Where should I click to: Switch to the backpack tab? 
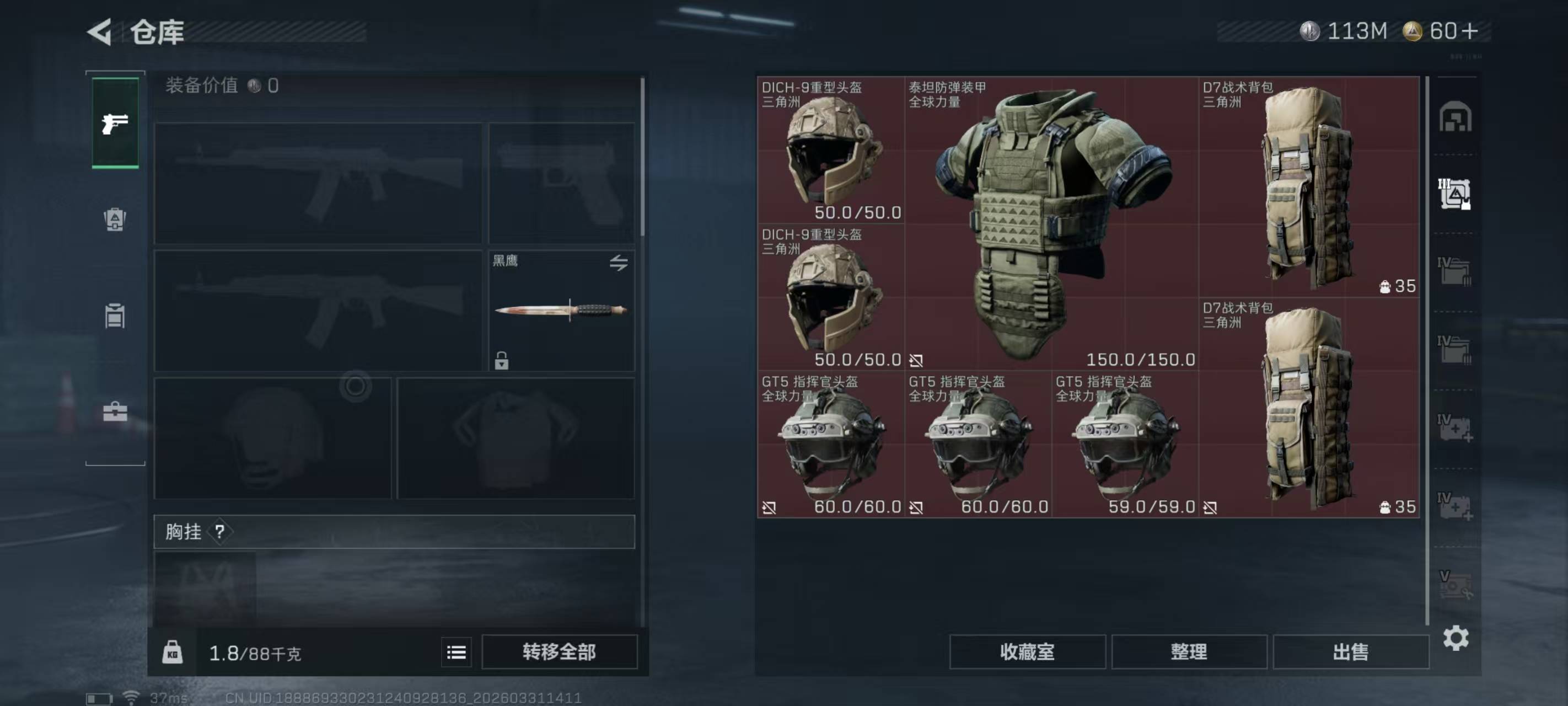tap(115, 220)
